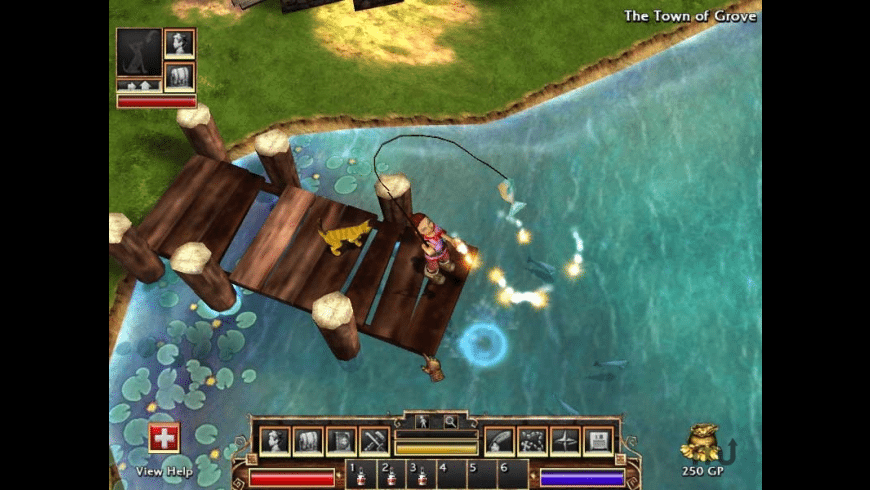The image size is (870, 490).
Task: Click the pet's up-arrows stance button
Action: click(138, 86)
